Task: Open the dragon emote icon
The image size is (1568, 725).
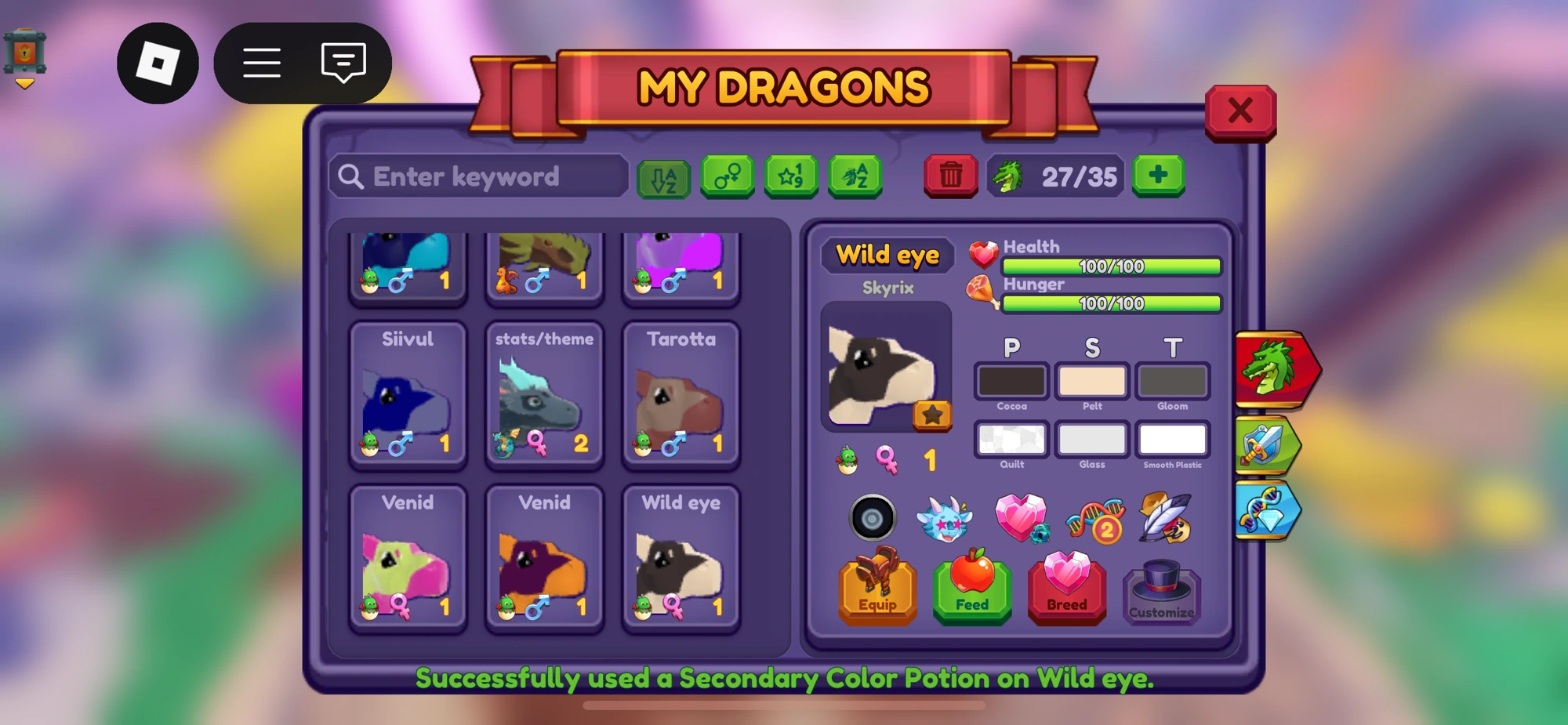Action: 945,518
